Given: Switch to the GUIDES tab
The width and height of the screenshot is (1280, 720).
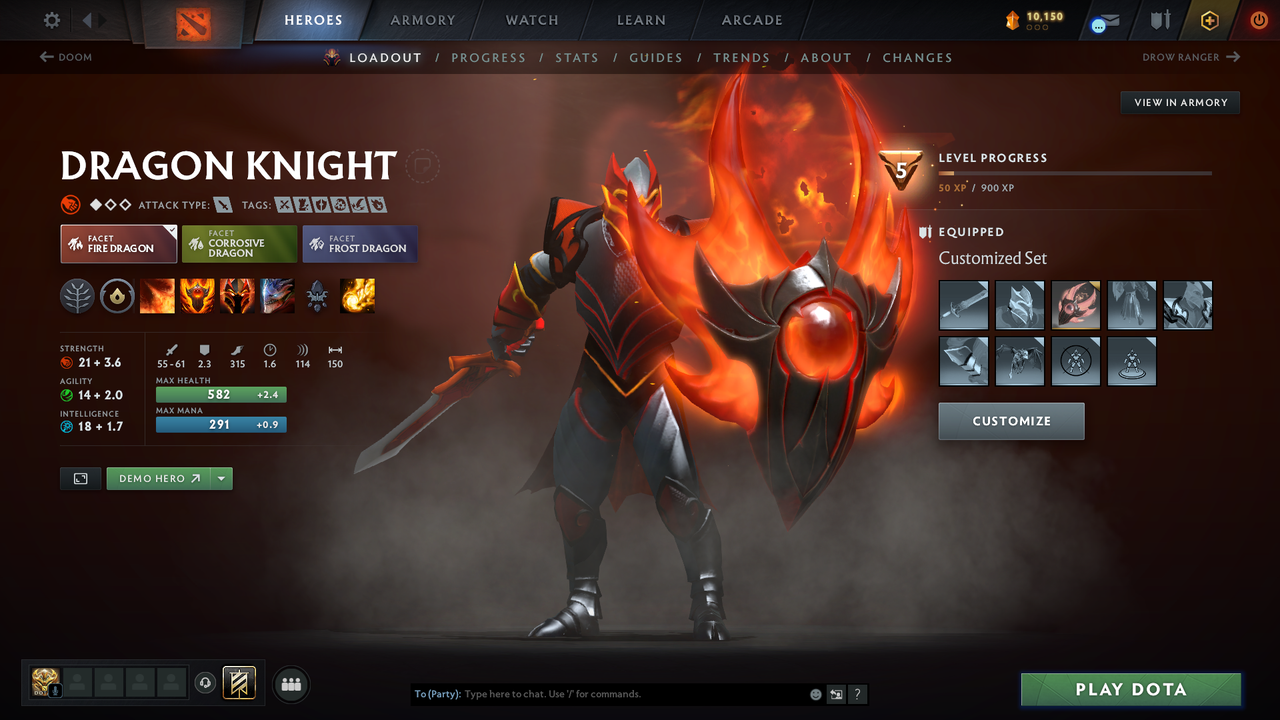Looking at the screenshot, I should pos(656,57).
